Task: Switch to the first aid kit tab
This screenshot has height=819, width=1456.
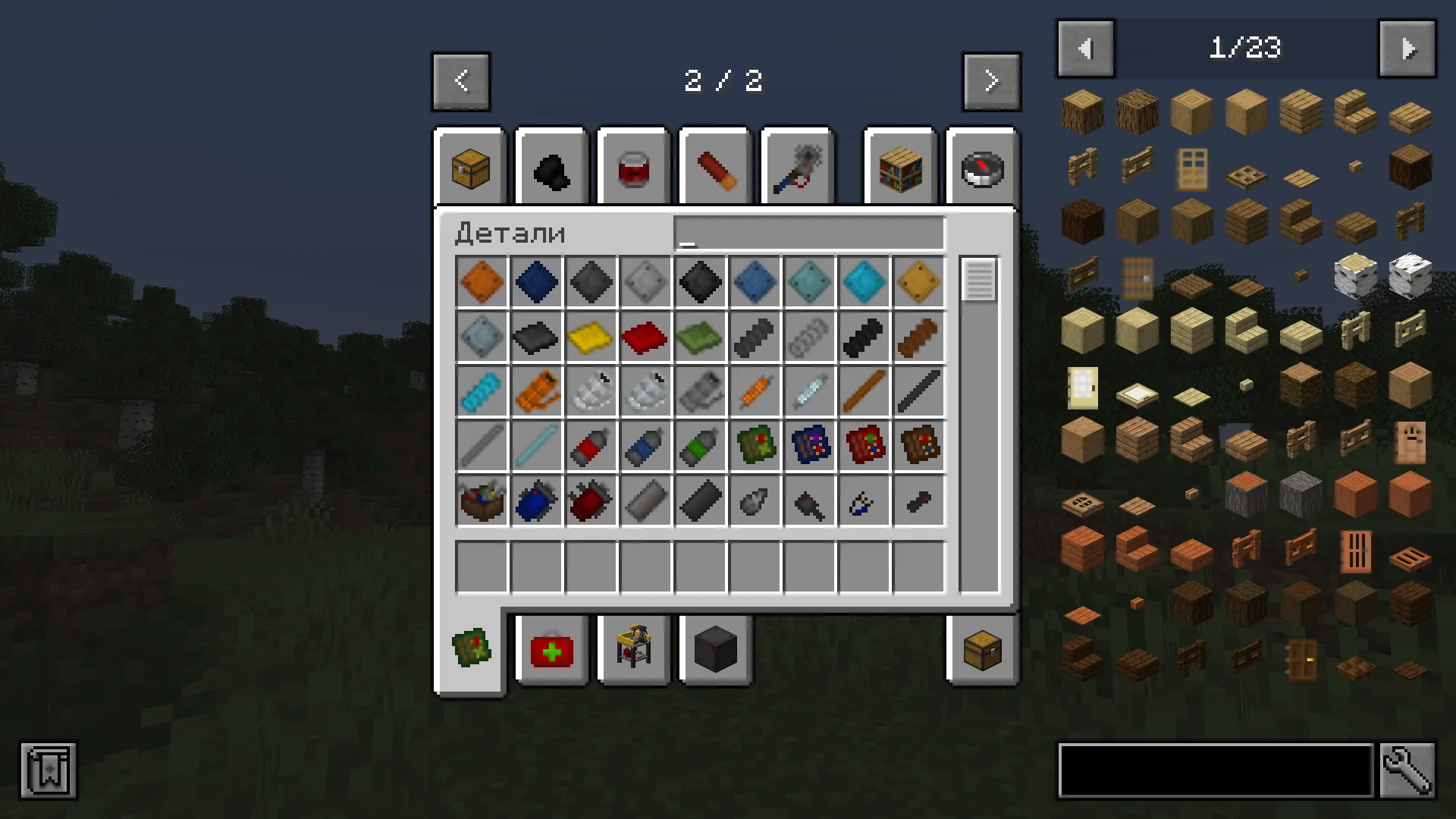Action: [551, 650]
